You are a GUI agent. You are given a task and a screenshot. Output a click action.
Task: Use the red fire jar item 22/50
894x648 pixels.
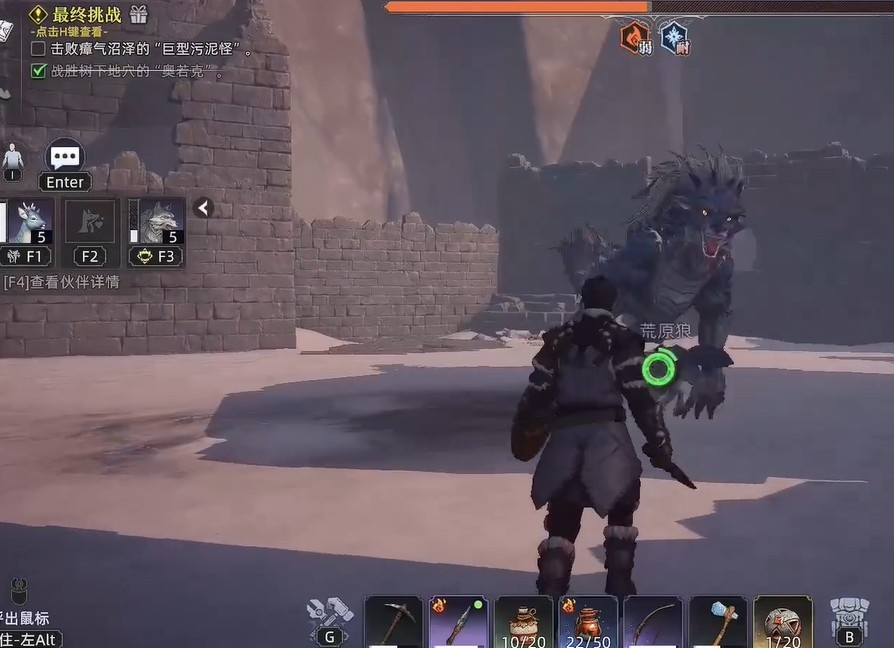tap(588, 621)
